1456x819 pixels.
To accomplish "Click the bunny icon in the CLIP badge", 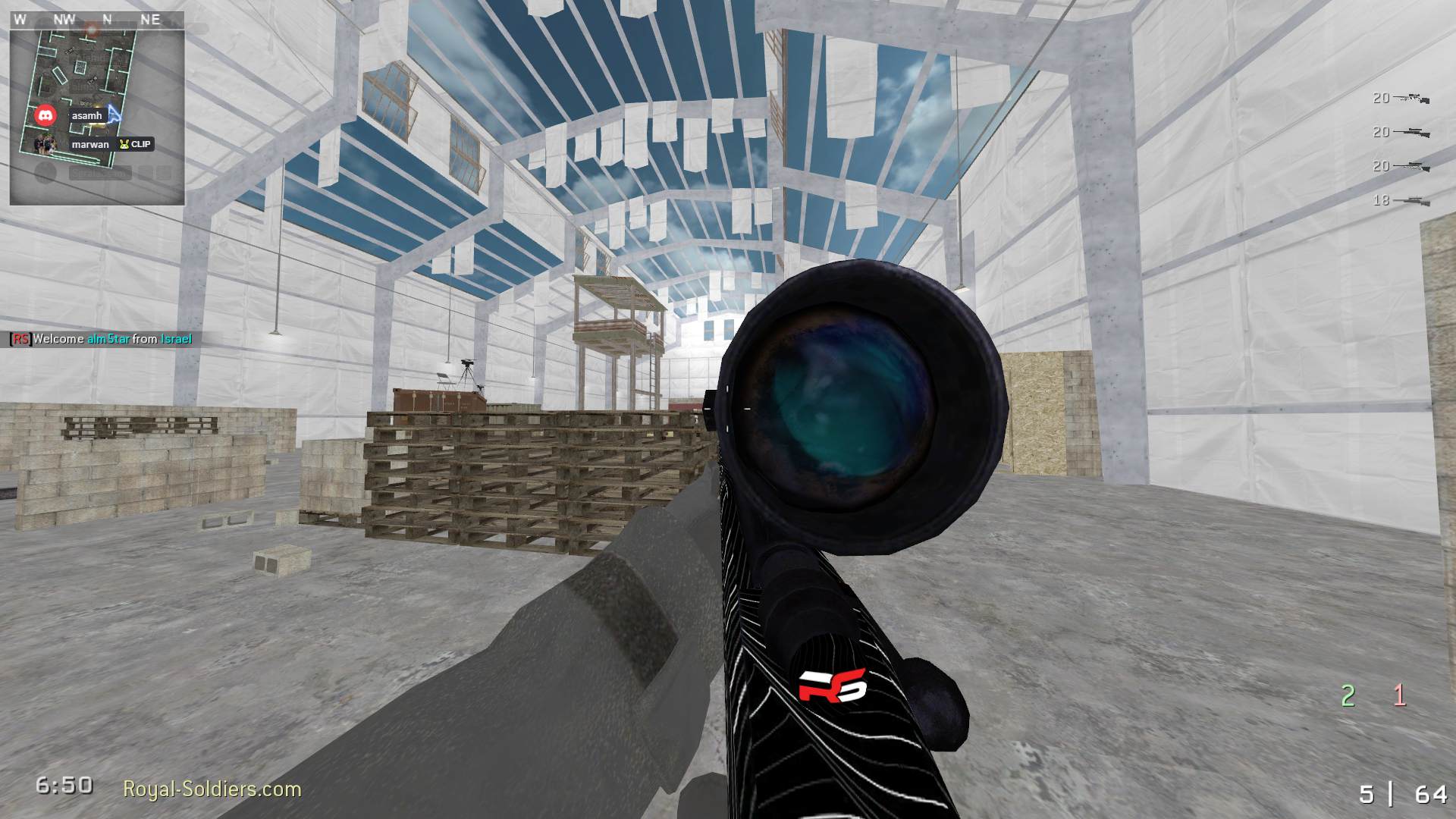I will click(x=124, y=144).
